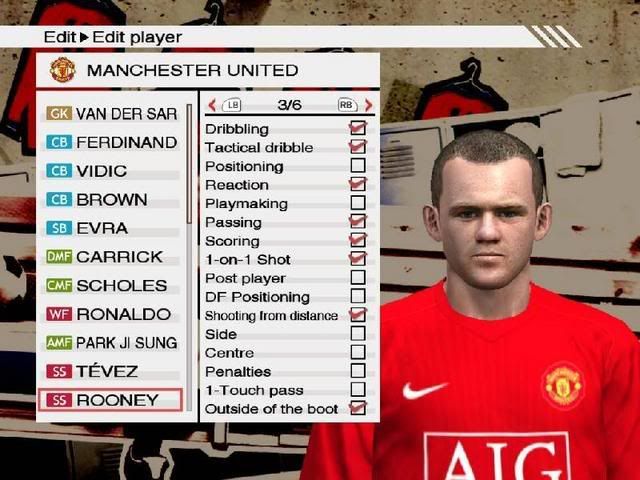Check the Penalties box
Viewport: 640px width, 480px height.
[357, 371]
